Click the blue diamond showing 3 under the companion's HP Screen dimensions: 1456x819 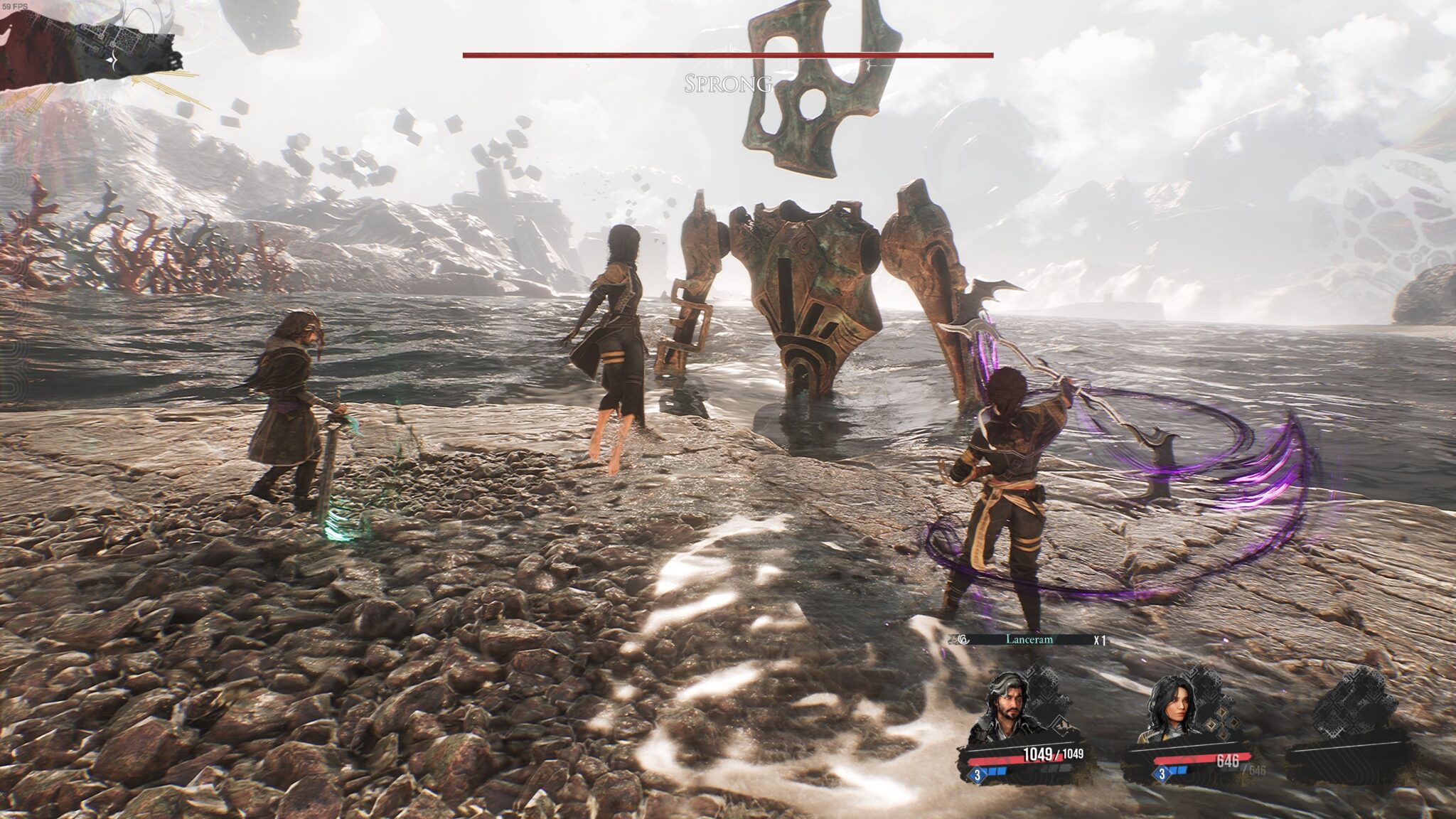click(x=1162, y=775)
